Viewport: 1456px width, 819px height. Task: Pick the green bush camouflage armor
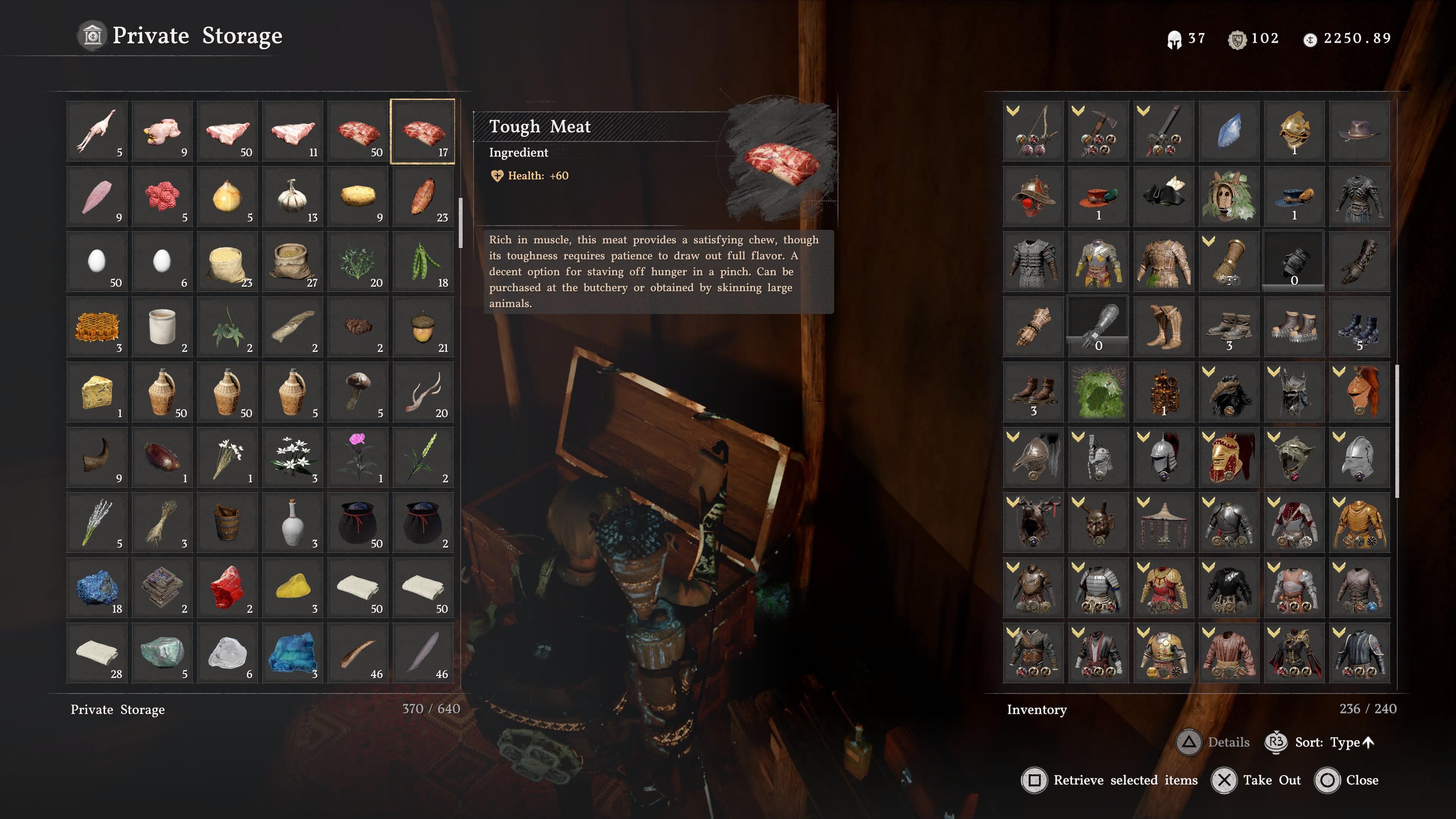[1099, 392]
